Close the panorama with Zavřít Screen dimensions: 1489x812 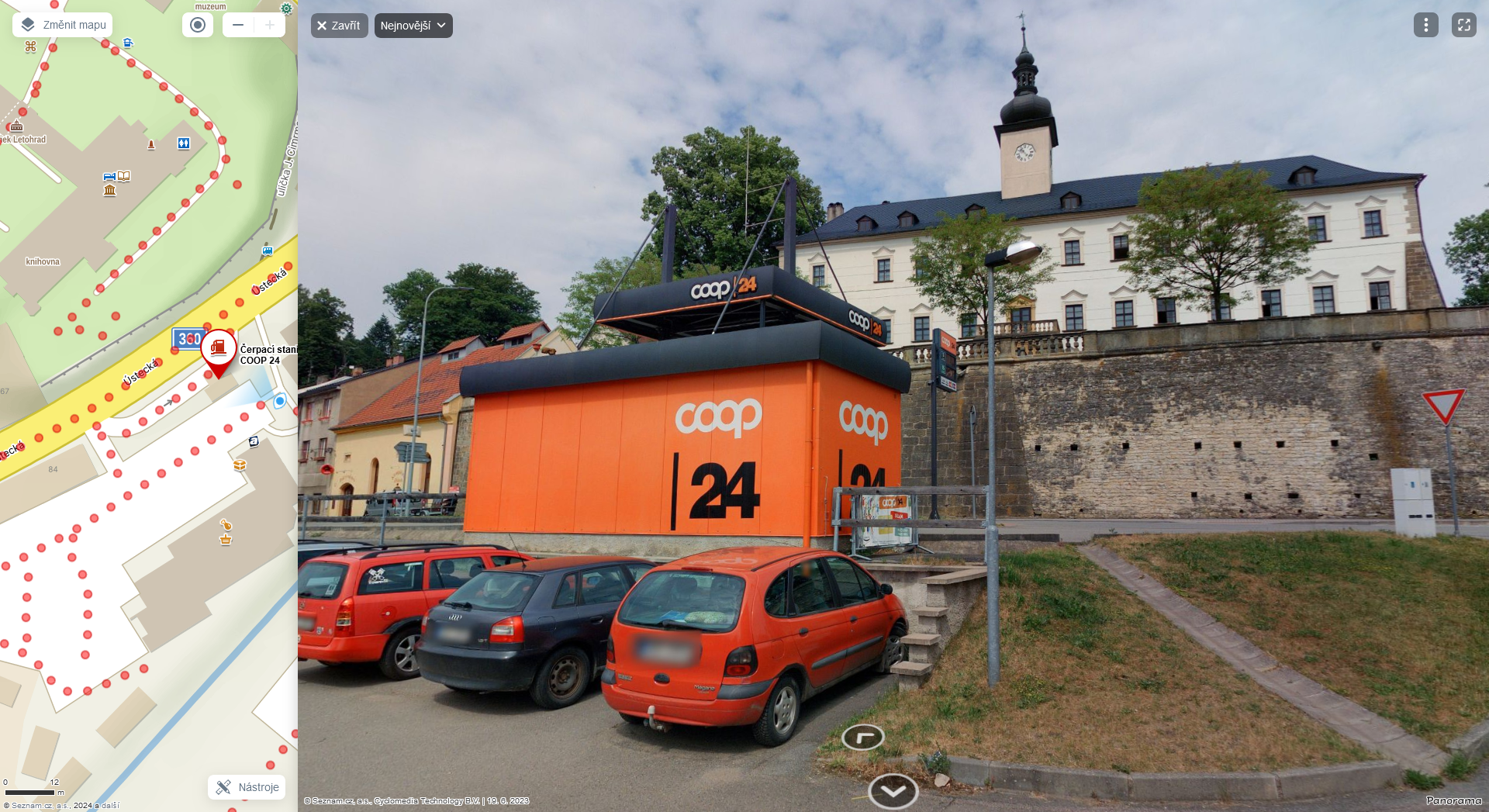339,26
